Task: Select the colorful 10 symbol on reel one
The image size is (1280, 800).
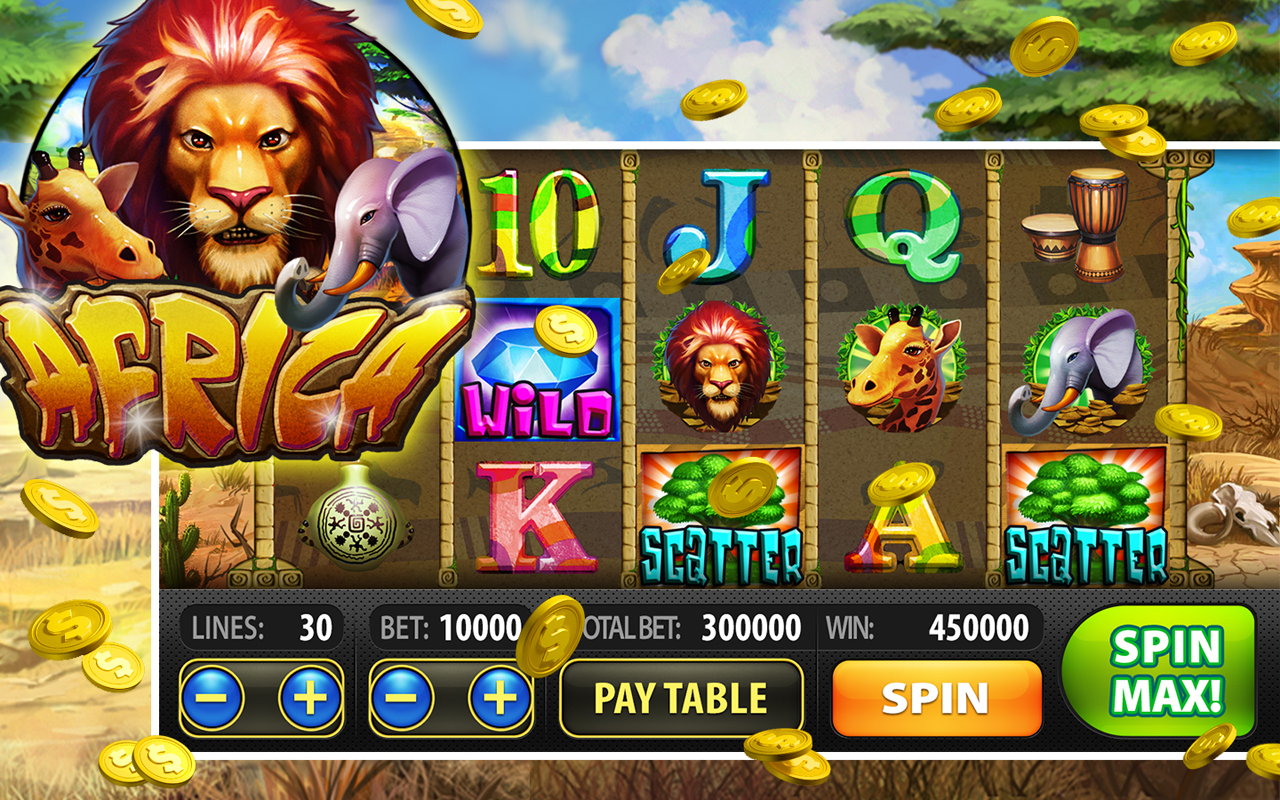Action: (540, 225)
